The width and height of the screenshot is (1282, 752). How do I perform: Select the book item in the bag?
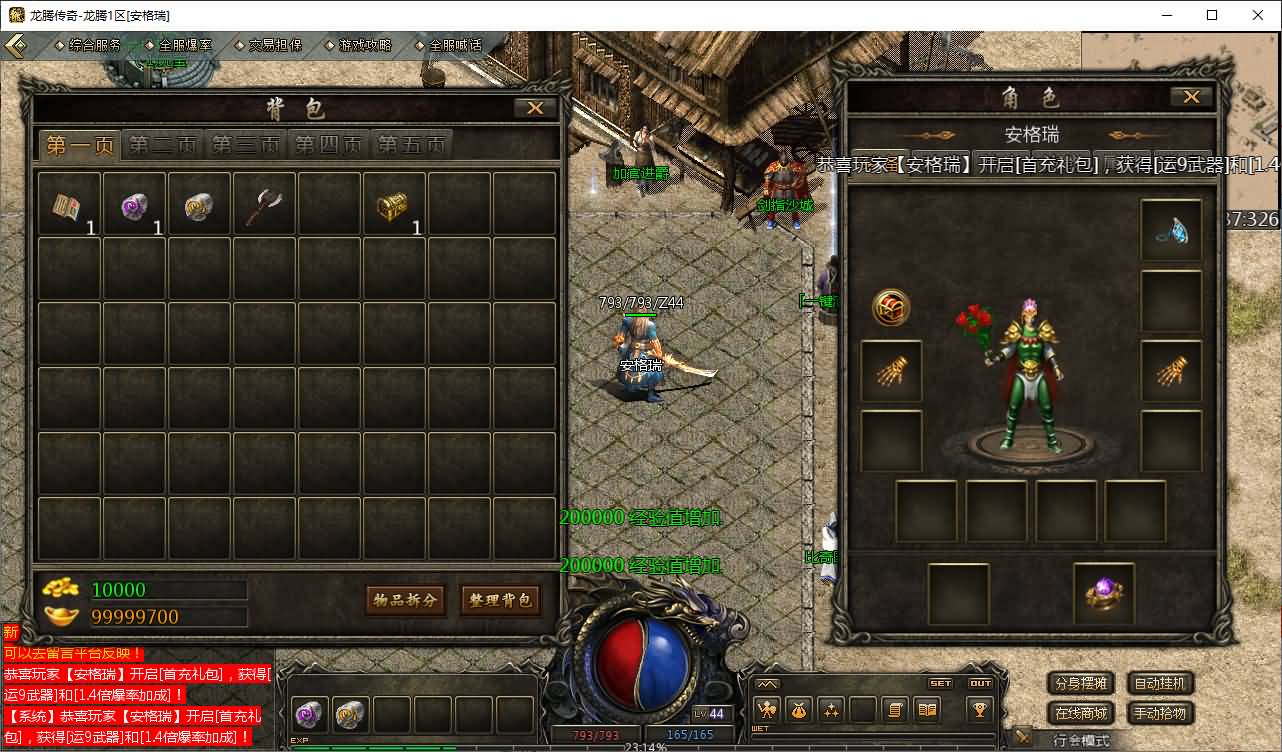pos(68,205)
